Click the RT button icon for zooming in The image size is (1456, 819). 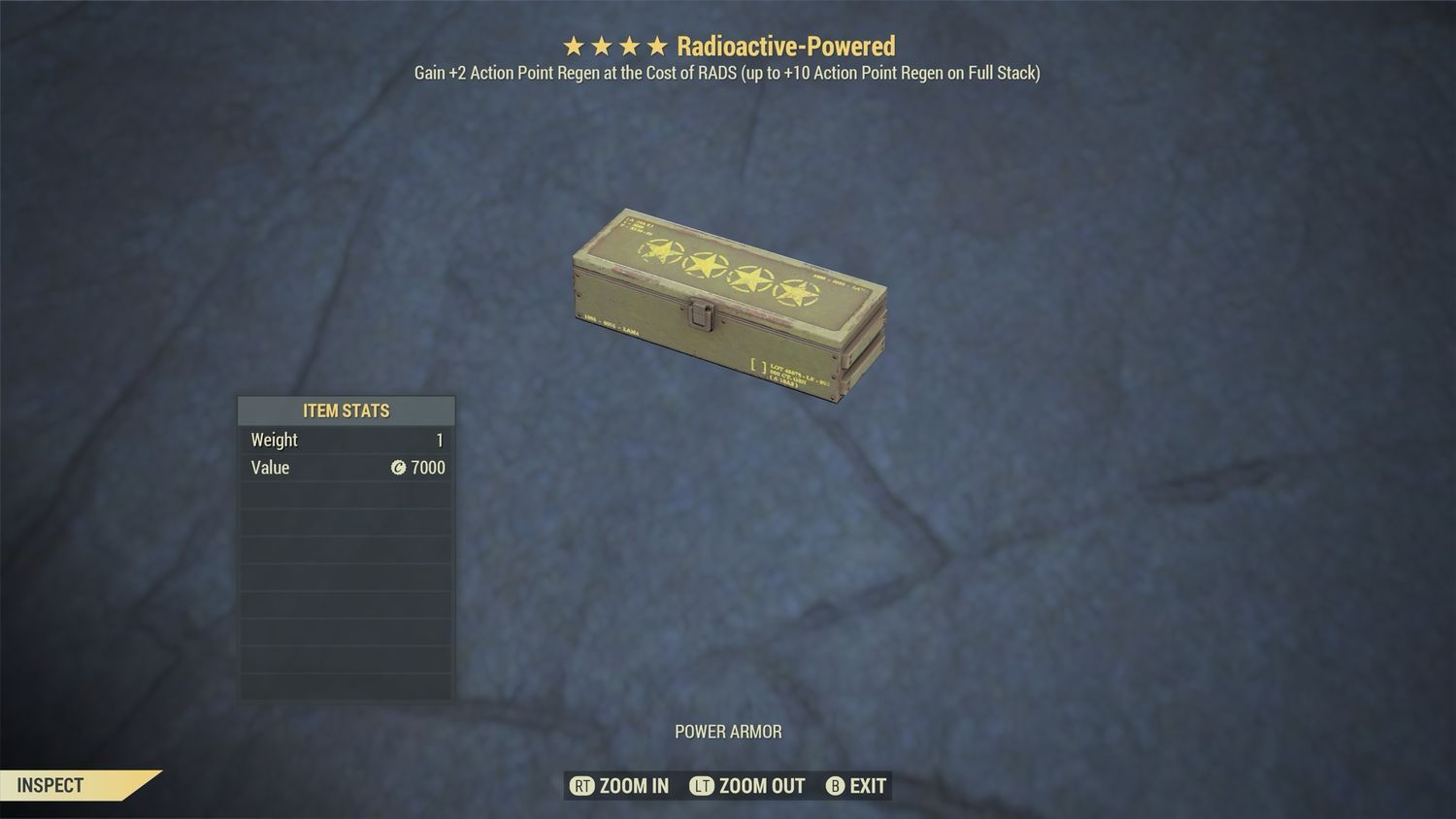[583, 786]
